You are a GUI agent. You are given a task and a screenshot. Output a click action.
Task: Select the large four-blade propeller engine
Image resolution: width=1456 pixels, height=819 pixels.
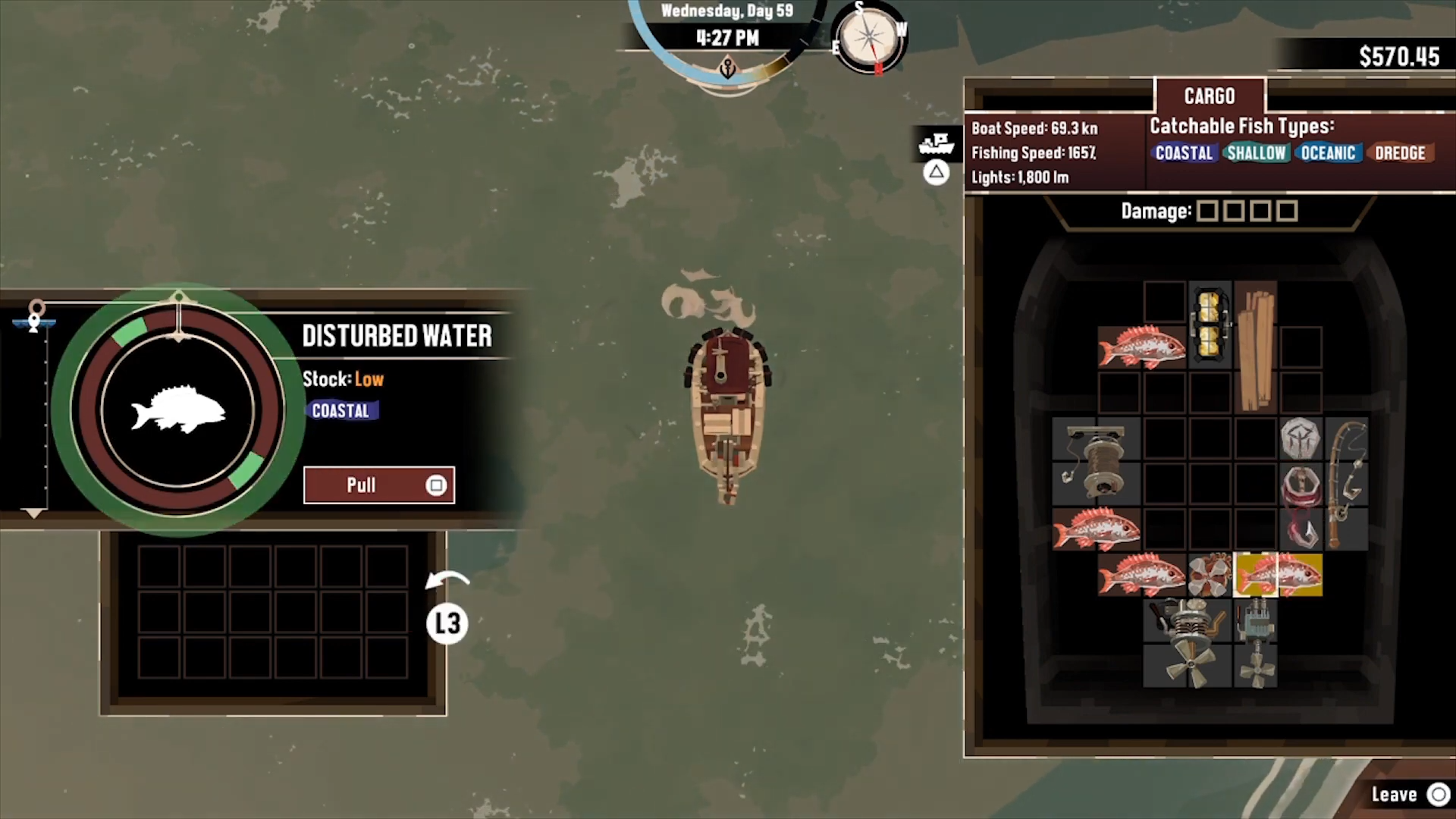coord(1187,643)
